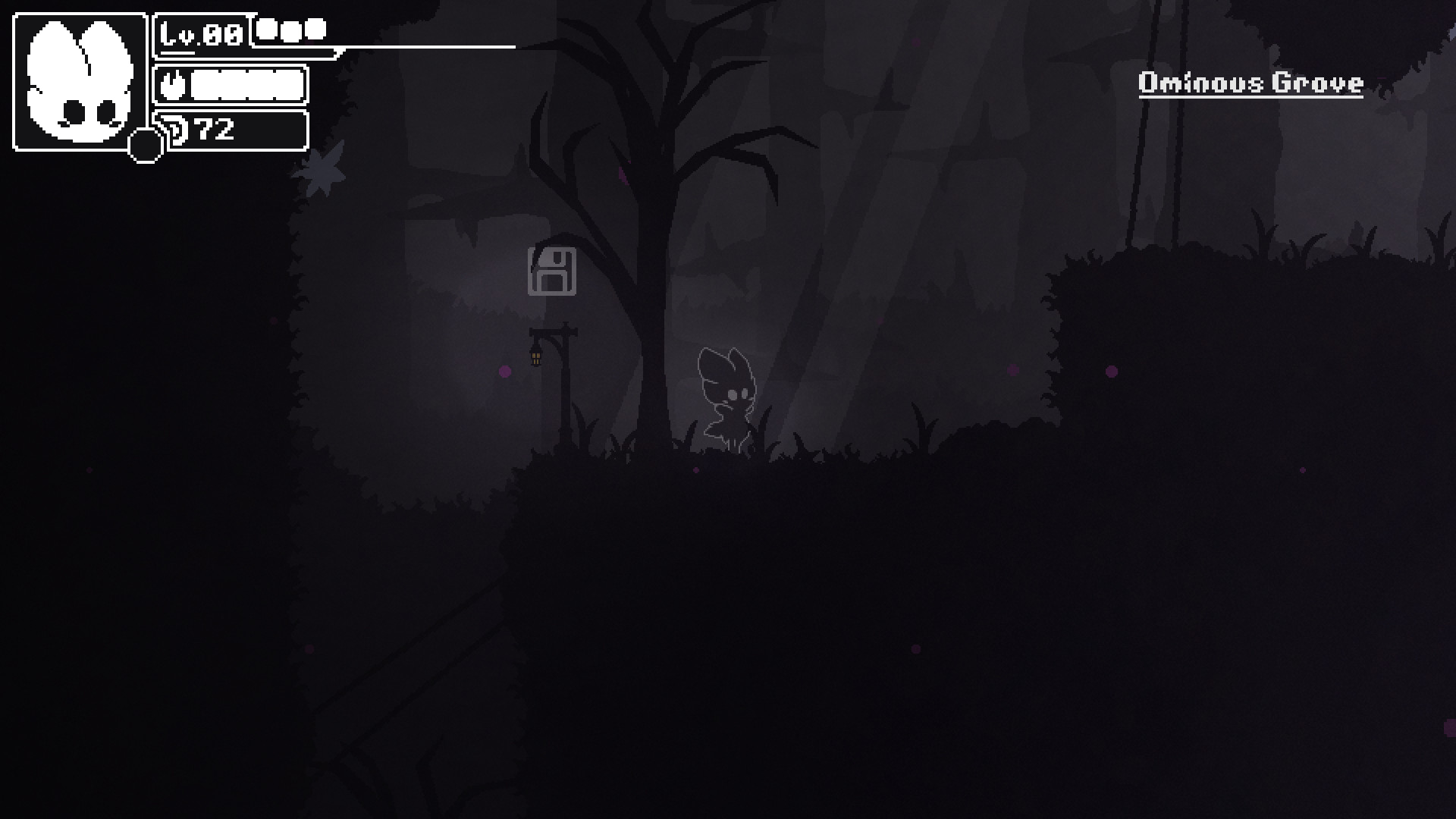1456x819 pixels.
Task: Click the experience underline below Lv.00
Action: (177, 52)
